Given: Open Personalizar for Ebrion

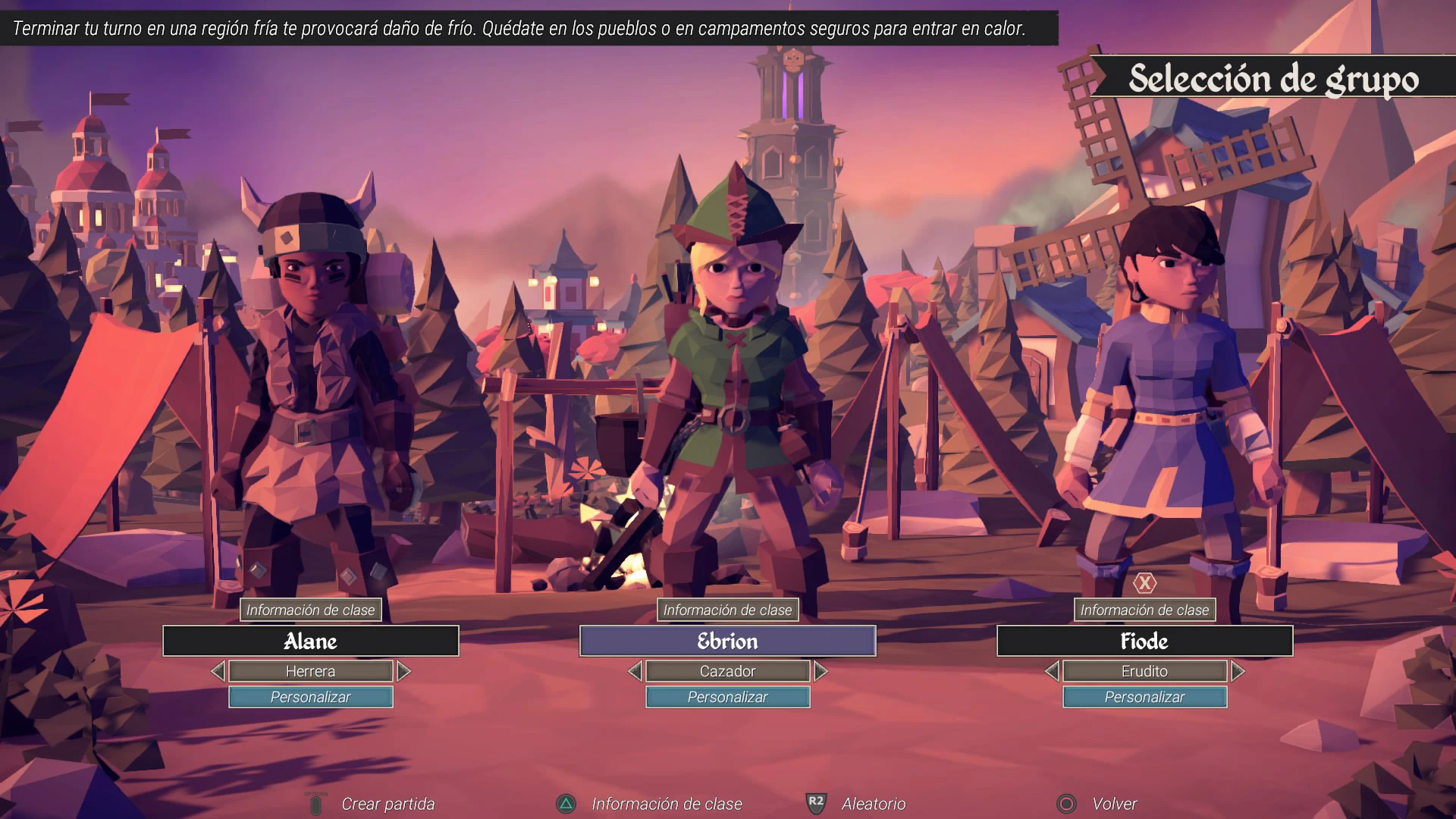Looking at the screenshot, I should coord(727,697).
